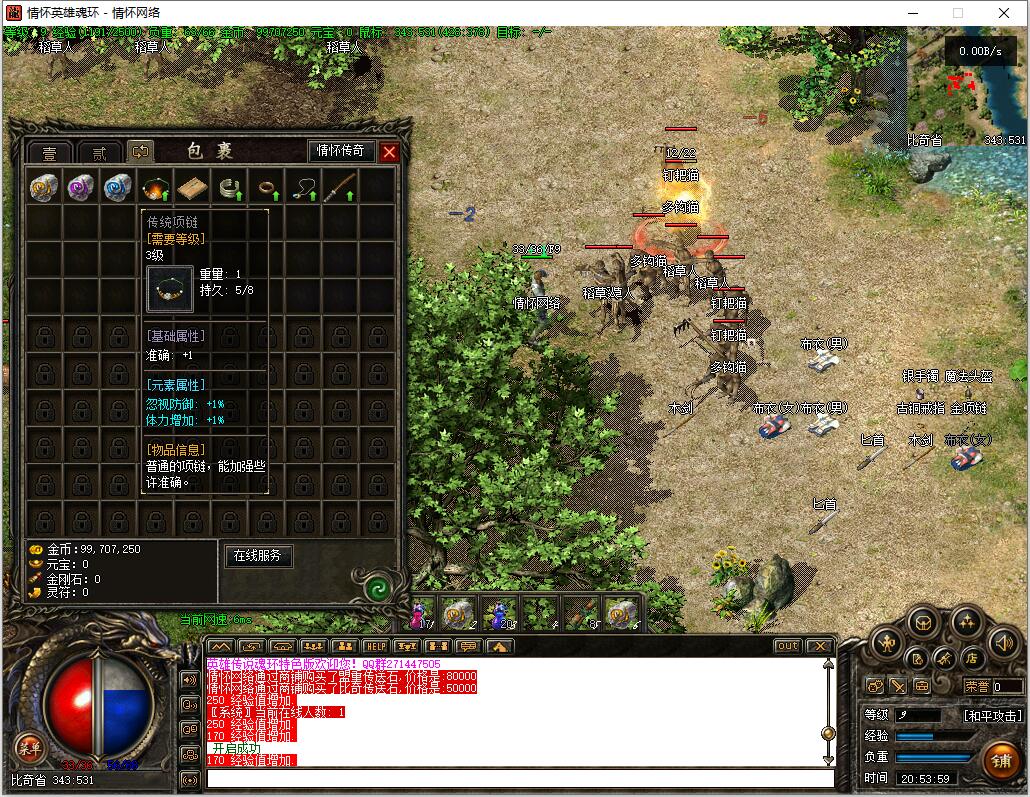Viewport: 1030px width, 797px height.
Task: Click the 在线服务 online service button
Action: pos(258,556)
